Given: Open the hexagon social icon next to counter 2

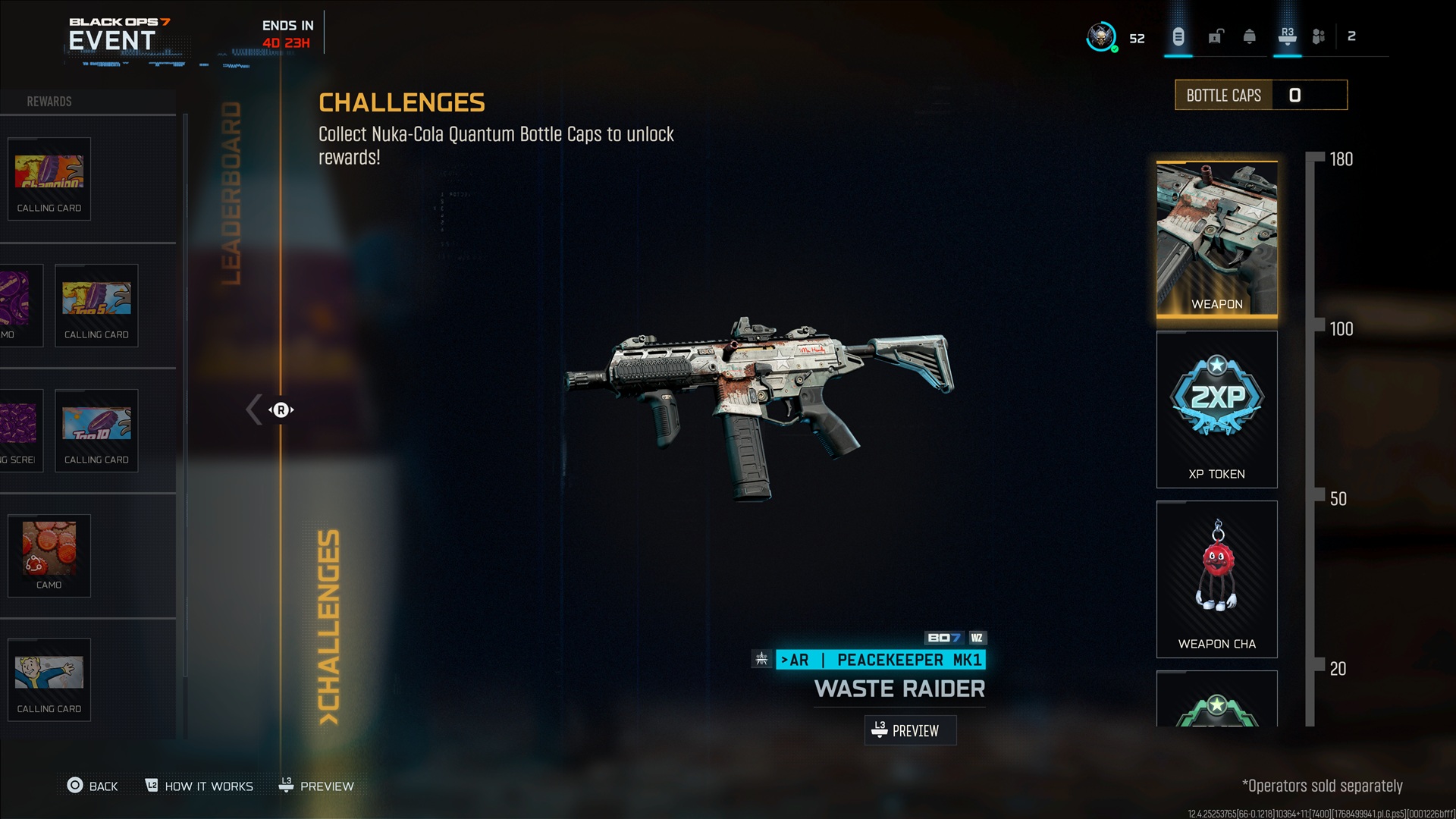Looking at the screenshot, I should click(x=1319, y=36).
